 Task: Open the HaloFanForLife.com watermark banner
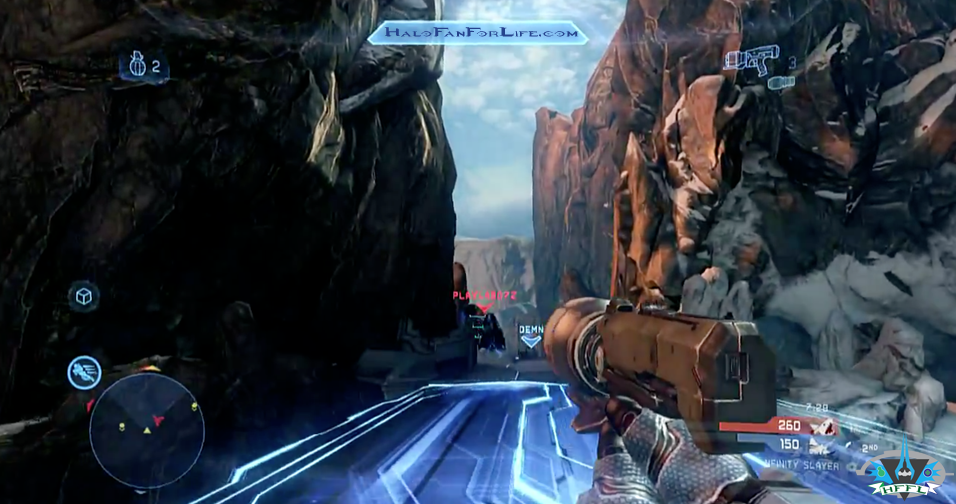(x=478, y=33)
